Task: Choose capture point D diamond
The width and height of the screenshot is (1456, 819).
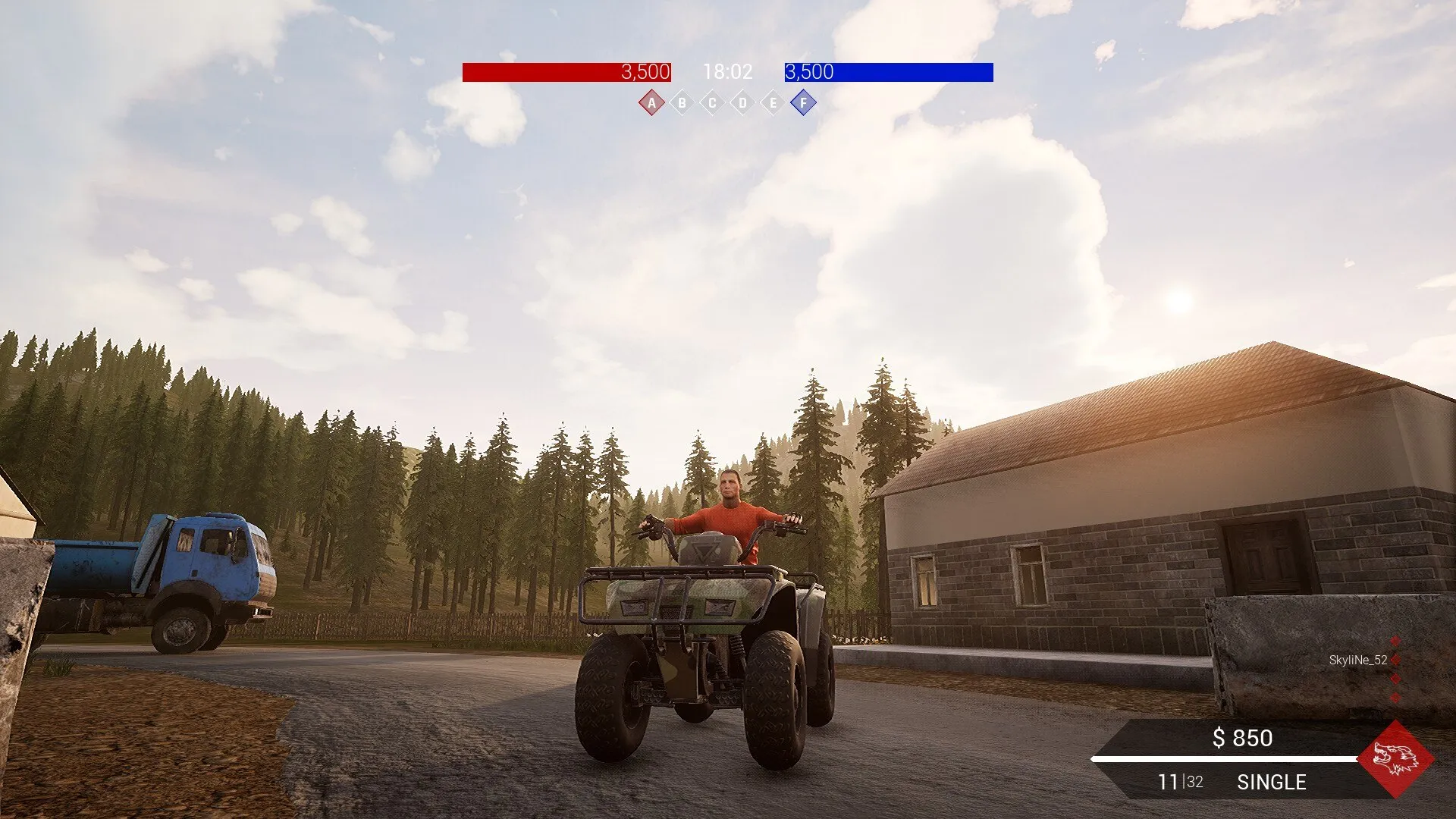Action: tap(742, 103)
